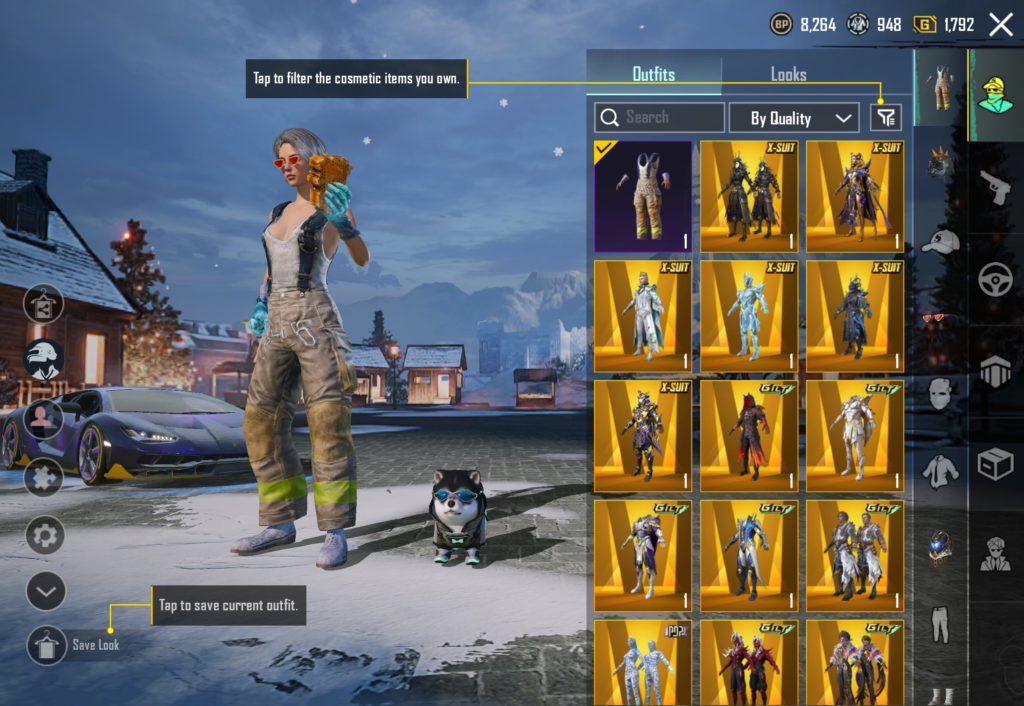Choose the jacket tops category

940,470
